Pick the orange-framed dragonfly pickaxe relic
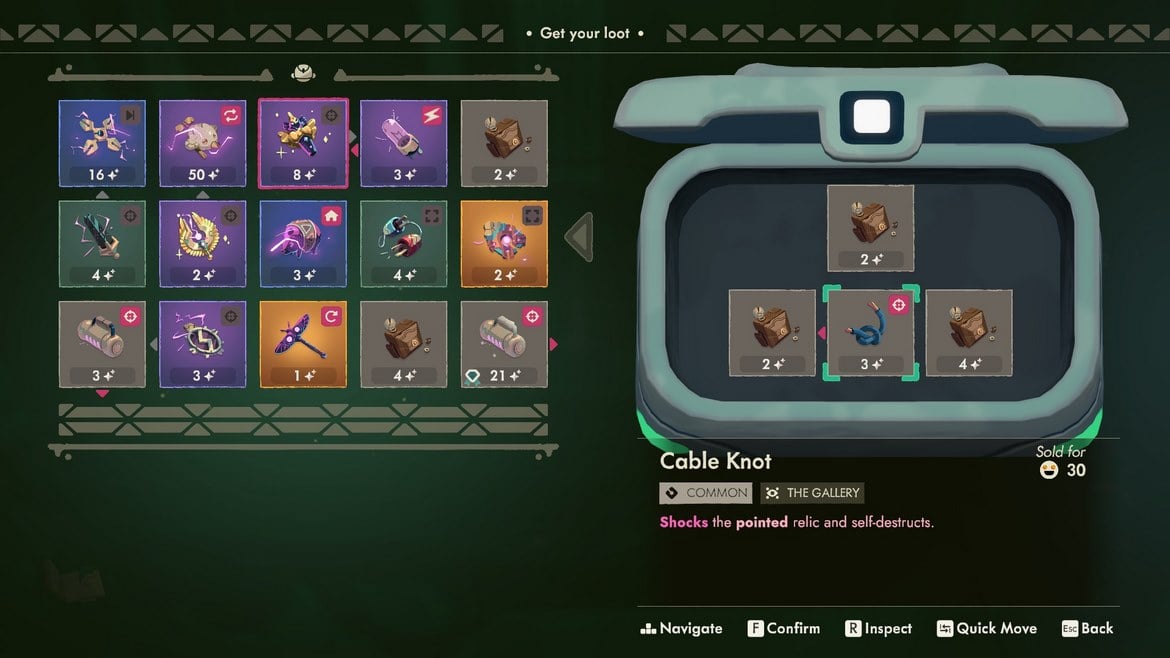Screen dimensions: 1170x658 click(x=303, y=344)
